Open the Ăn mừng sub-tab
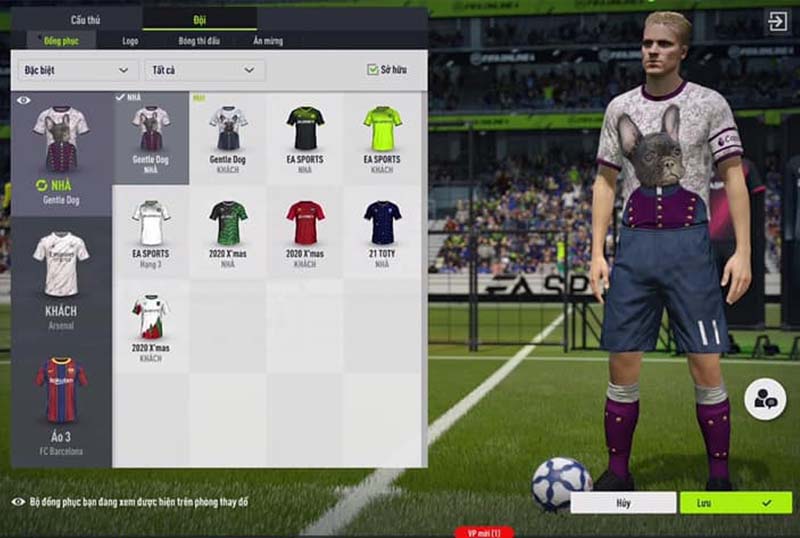 point(268,40)
